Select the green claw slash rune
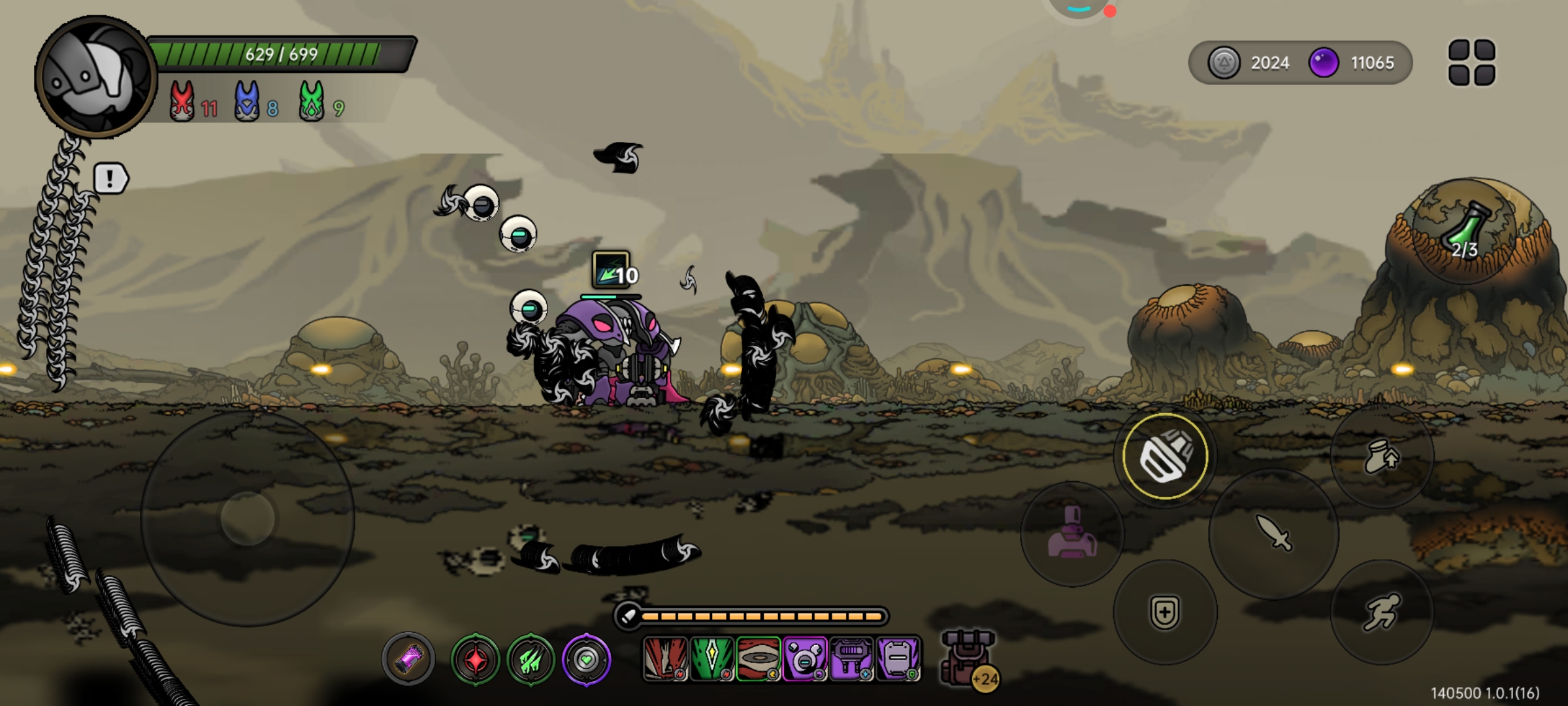1568x706 pixels. (x=531, y=660)
